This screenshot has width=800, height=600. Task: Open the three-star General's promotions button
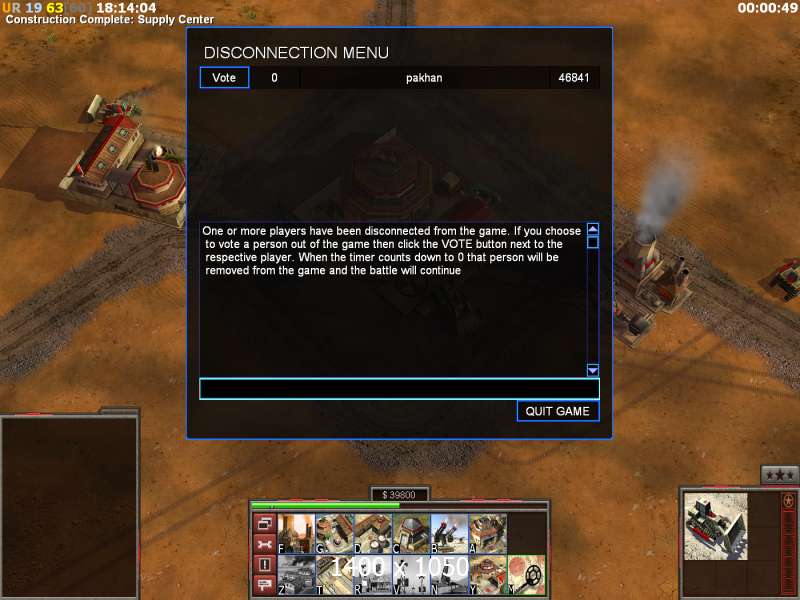[x=779, y=474]
